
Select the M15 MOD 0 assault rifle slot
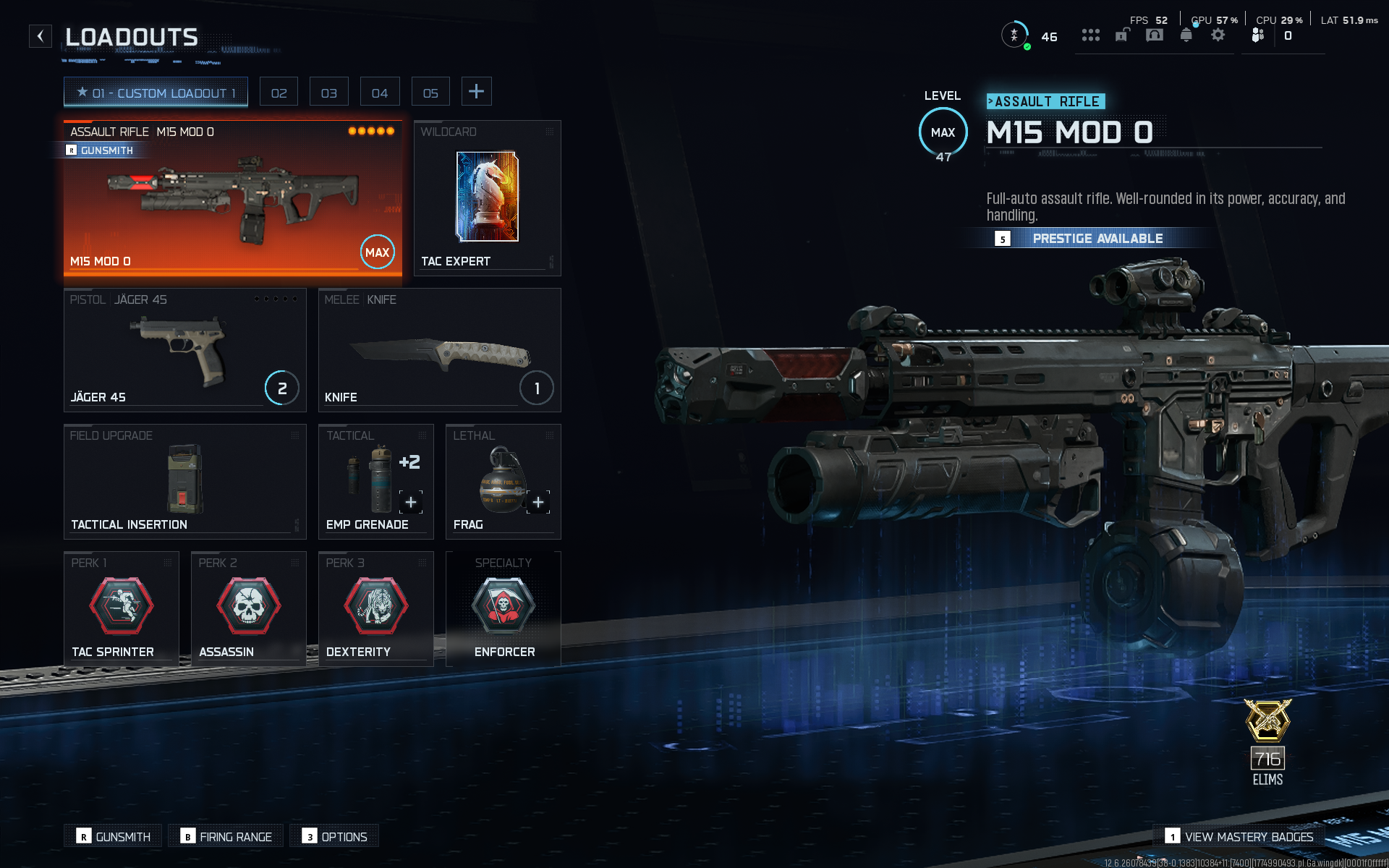(232, 198)
